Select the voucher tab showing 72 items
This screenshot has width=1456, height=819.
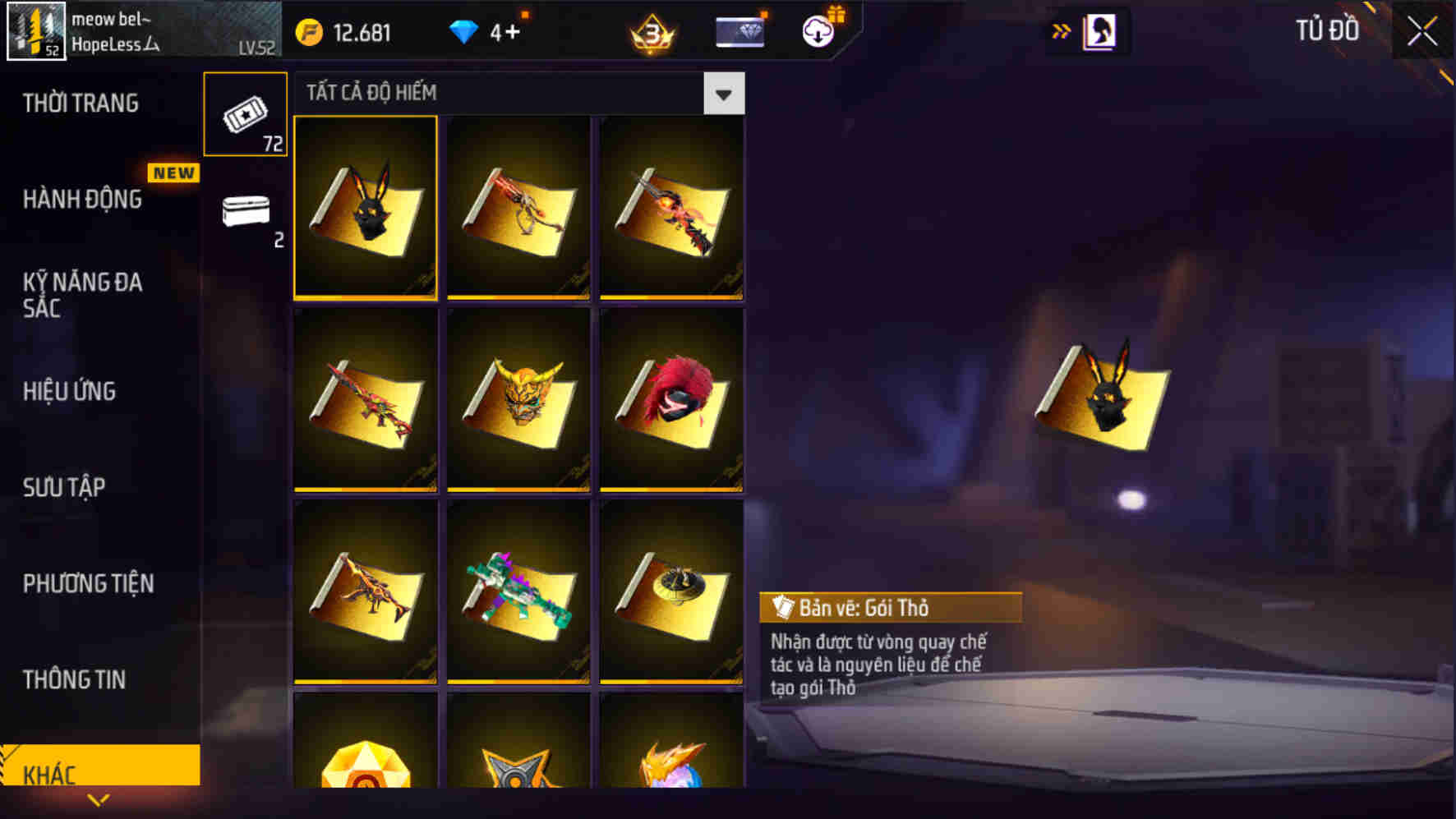click(243, 115)
